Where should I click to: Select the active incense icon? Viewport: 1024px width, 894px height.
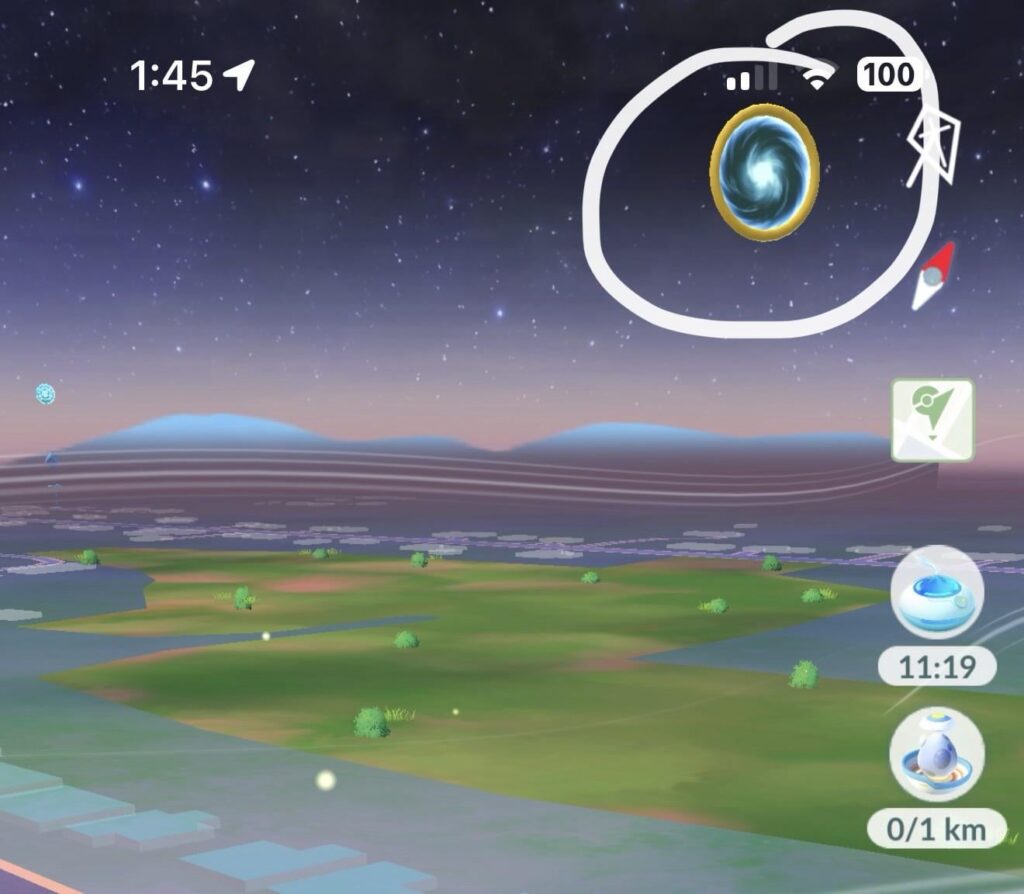click(x=936, y=593)
